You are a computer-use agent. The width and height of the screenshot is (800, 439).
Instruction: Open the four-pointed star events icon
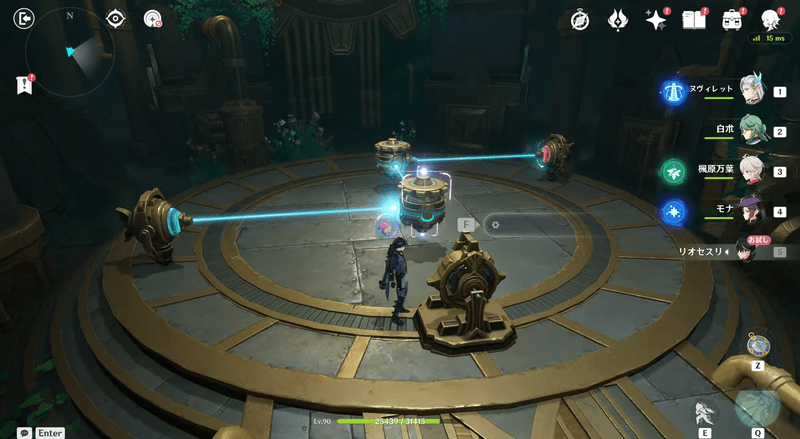tap(656, 20)
